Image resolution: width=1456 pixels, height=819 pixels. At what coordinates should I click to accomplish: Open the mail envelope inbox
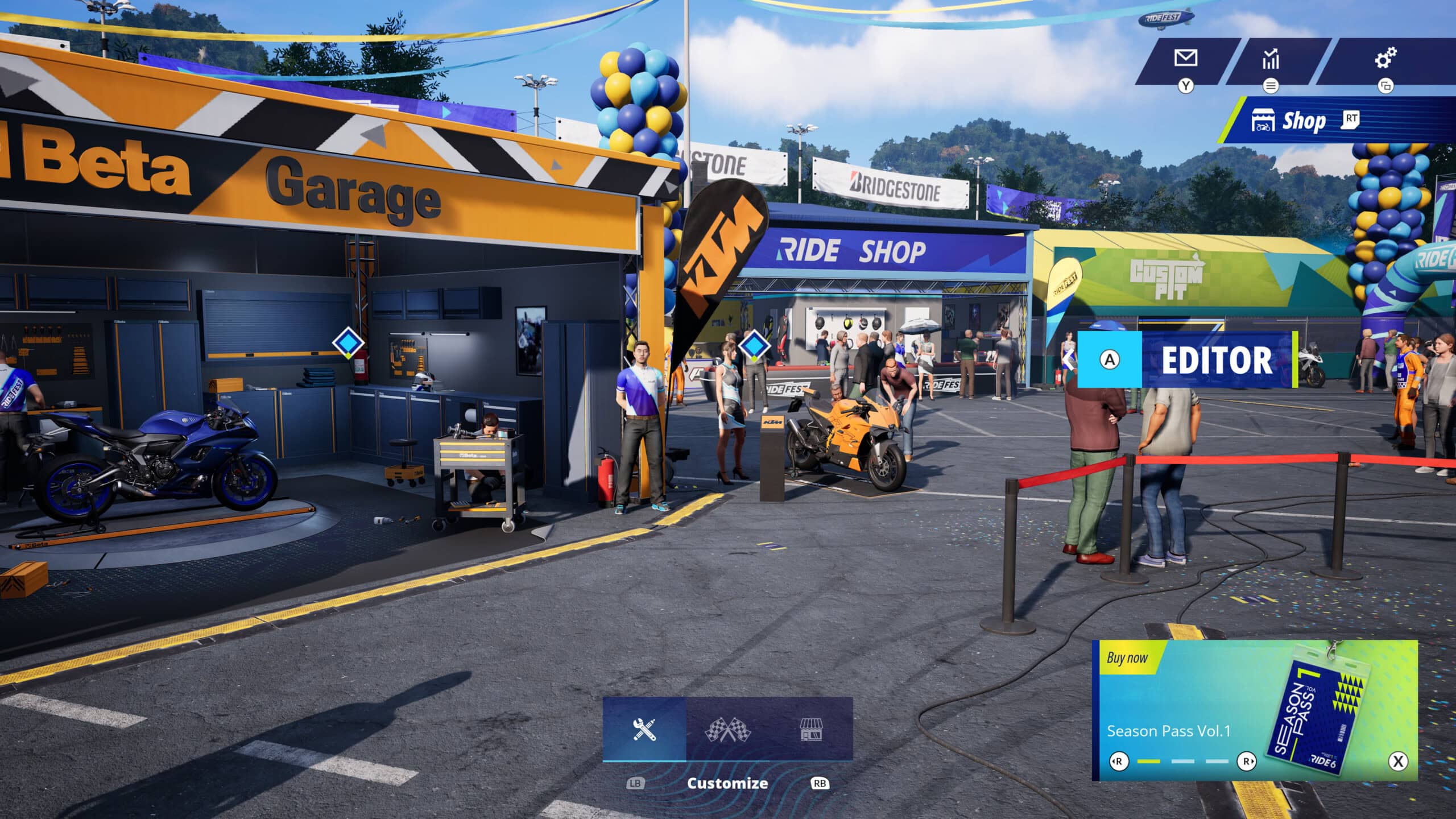[1186, 59]
